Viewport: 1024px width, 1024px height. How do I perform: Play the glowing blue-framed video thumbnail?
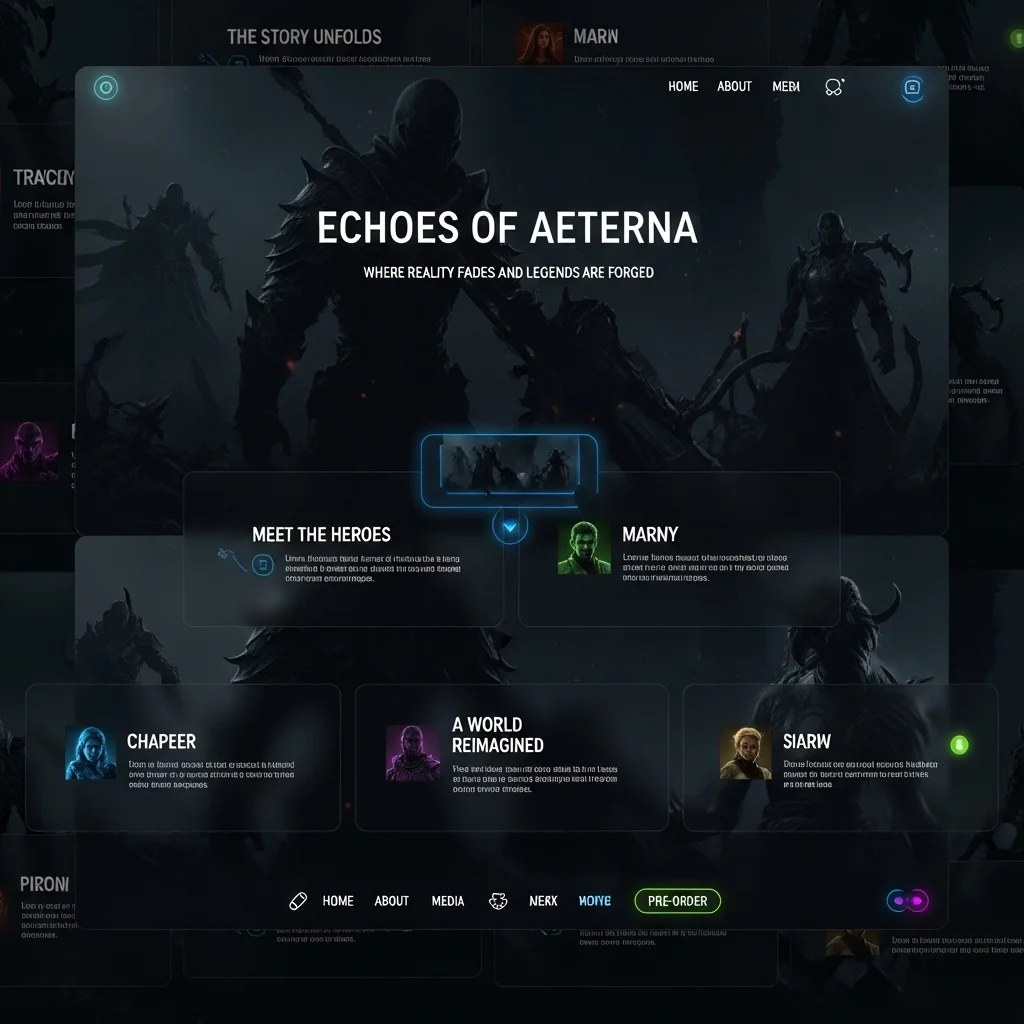click(509, 468)
